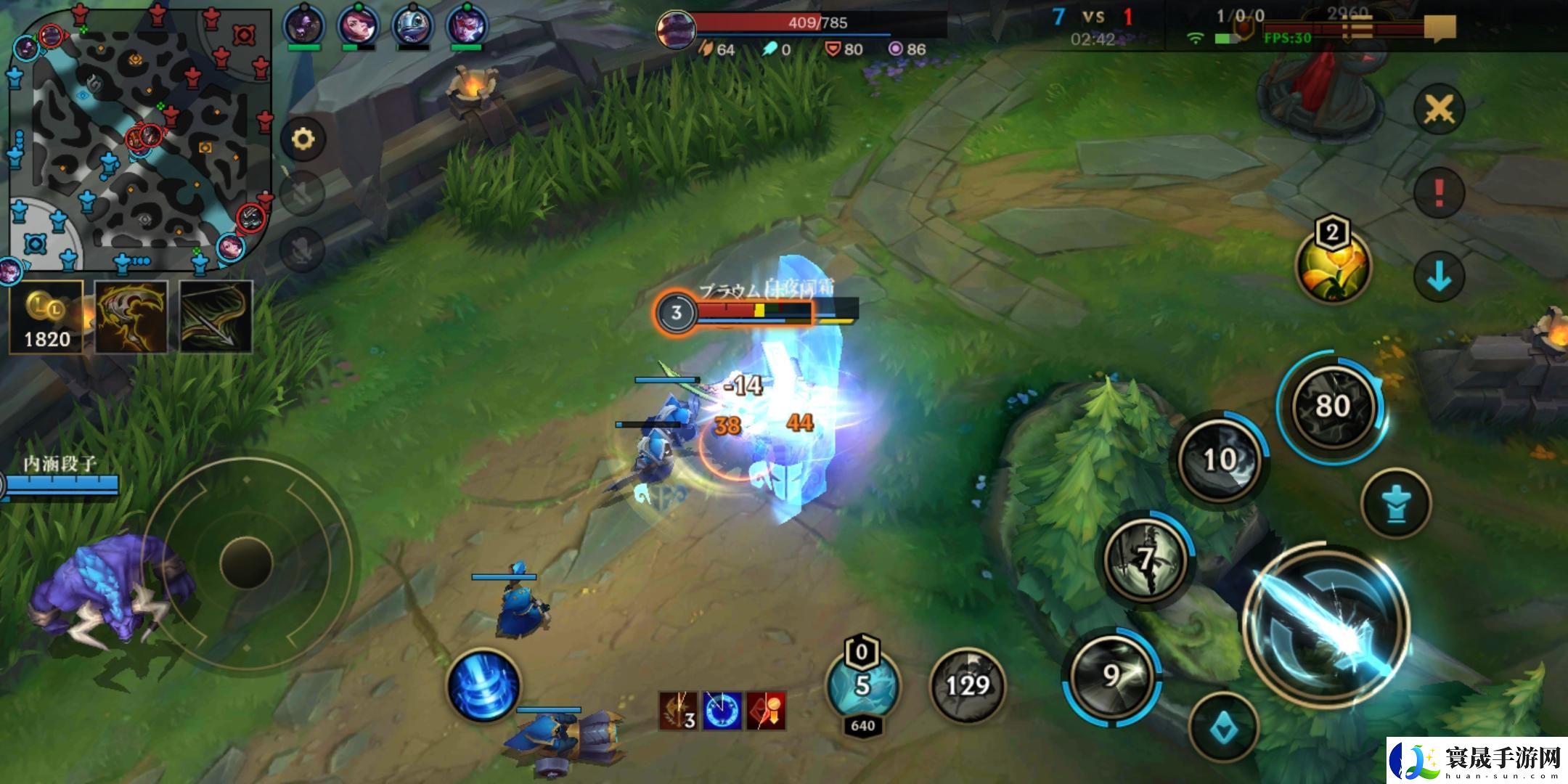Image resolution: width=1568 pixels, height=784 pixels.
Task: Send the crossed swords attack ping
Action: [x=1439, y=110]
